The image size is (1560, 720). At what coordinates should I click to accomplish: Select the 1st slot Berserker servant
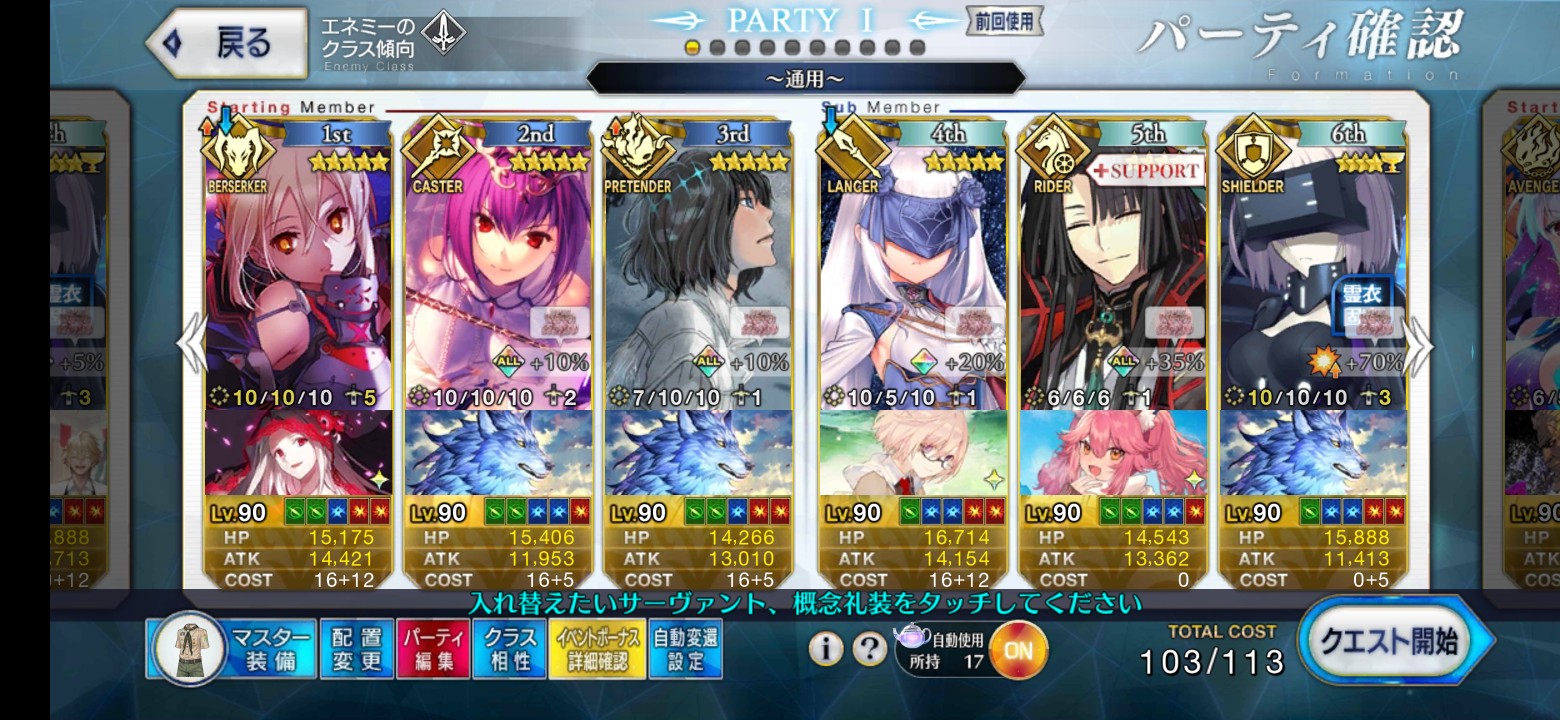pyautogui.click(x=298, y=290)
